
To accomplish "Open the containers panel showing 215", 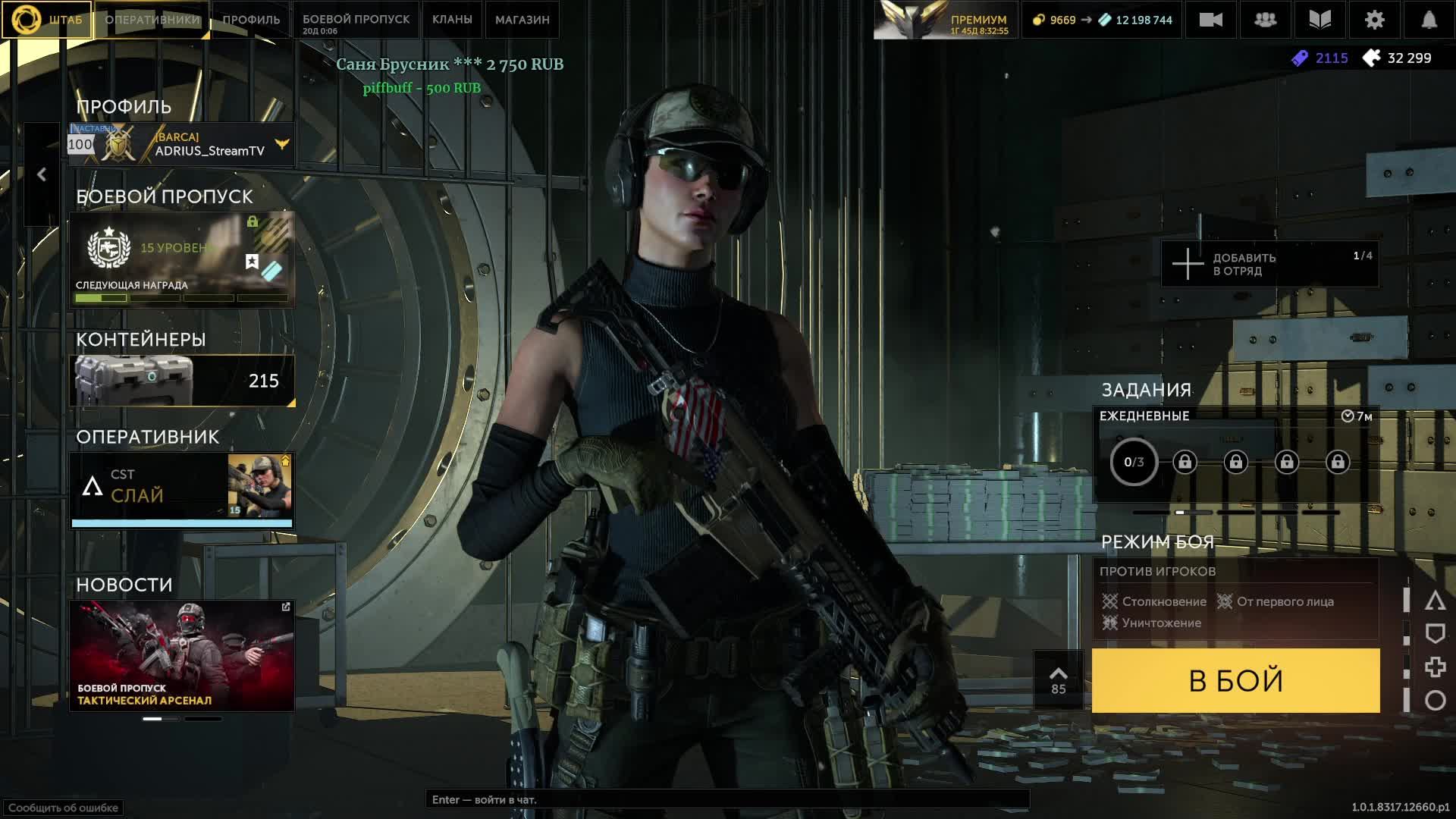I will click(182, 380).
